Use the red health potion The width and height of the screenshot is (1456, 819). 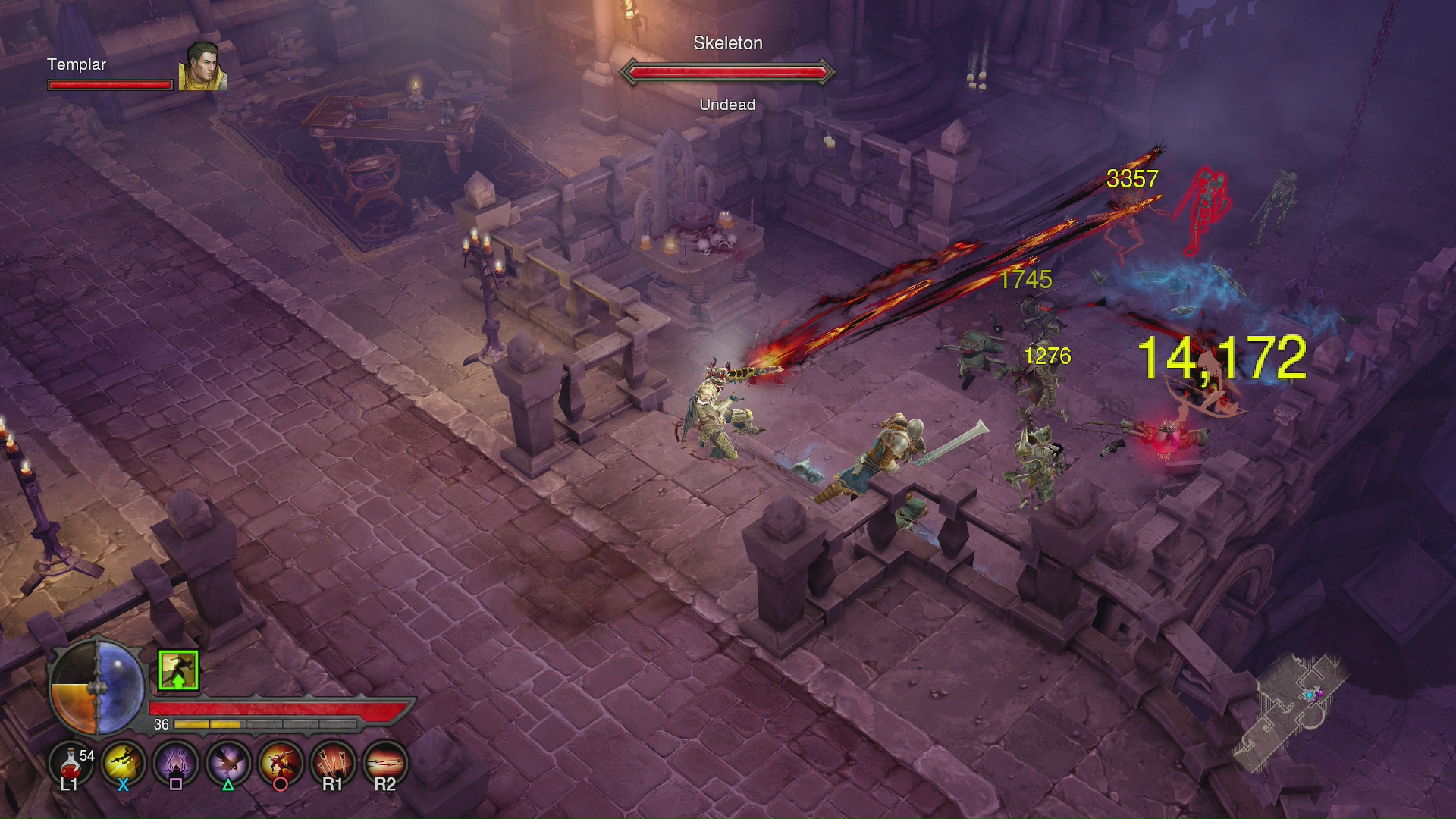point(71,762)
